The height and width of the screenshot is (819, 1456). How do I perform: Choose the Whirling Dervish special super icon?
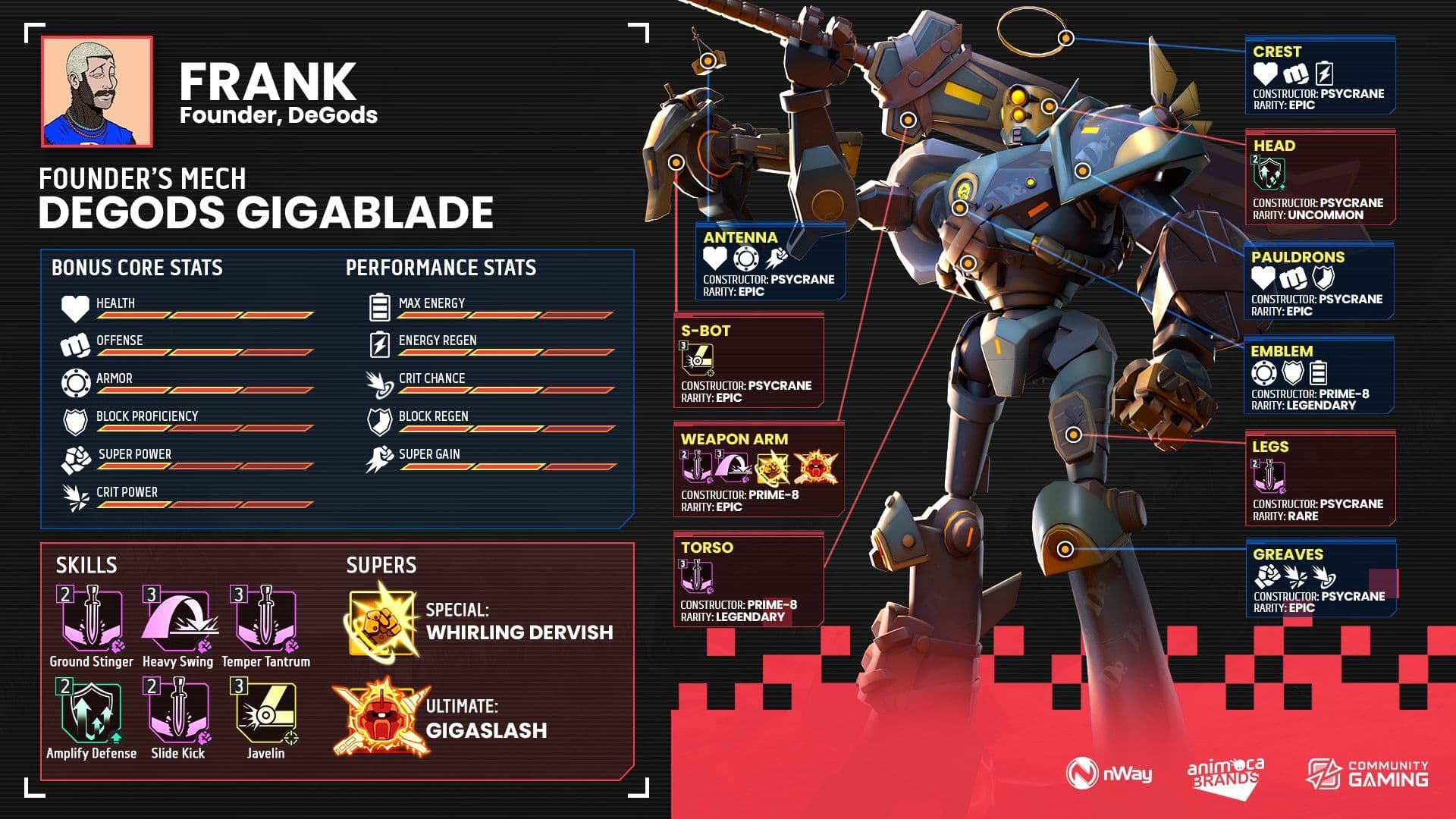point(381,622)
